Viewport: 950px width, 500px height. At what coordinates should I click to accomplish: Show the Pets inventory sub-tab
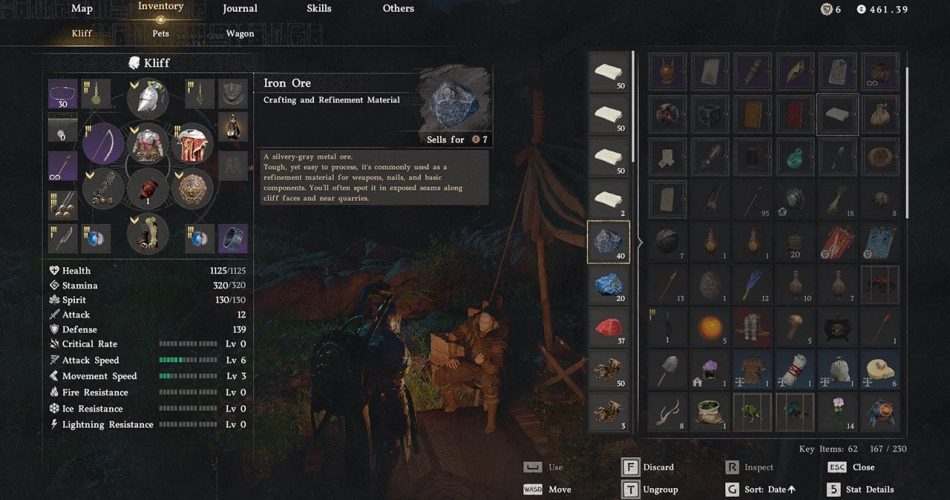(x=160, y=33)
